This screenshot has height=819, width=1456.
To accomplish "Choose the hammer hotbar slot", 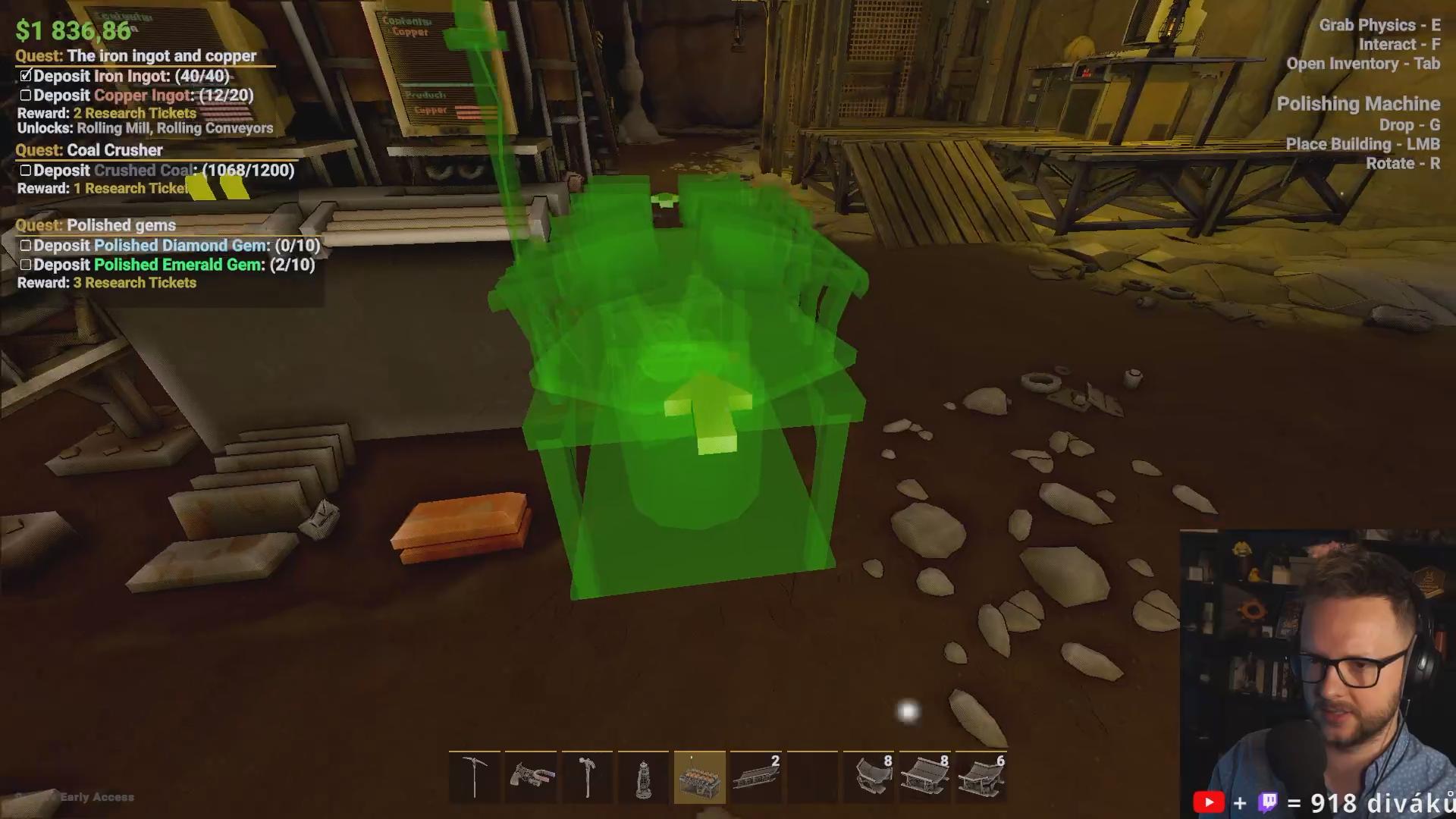I will [x=587, y=777].
